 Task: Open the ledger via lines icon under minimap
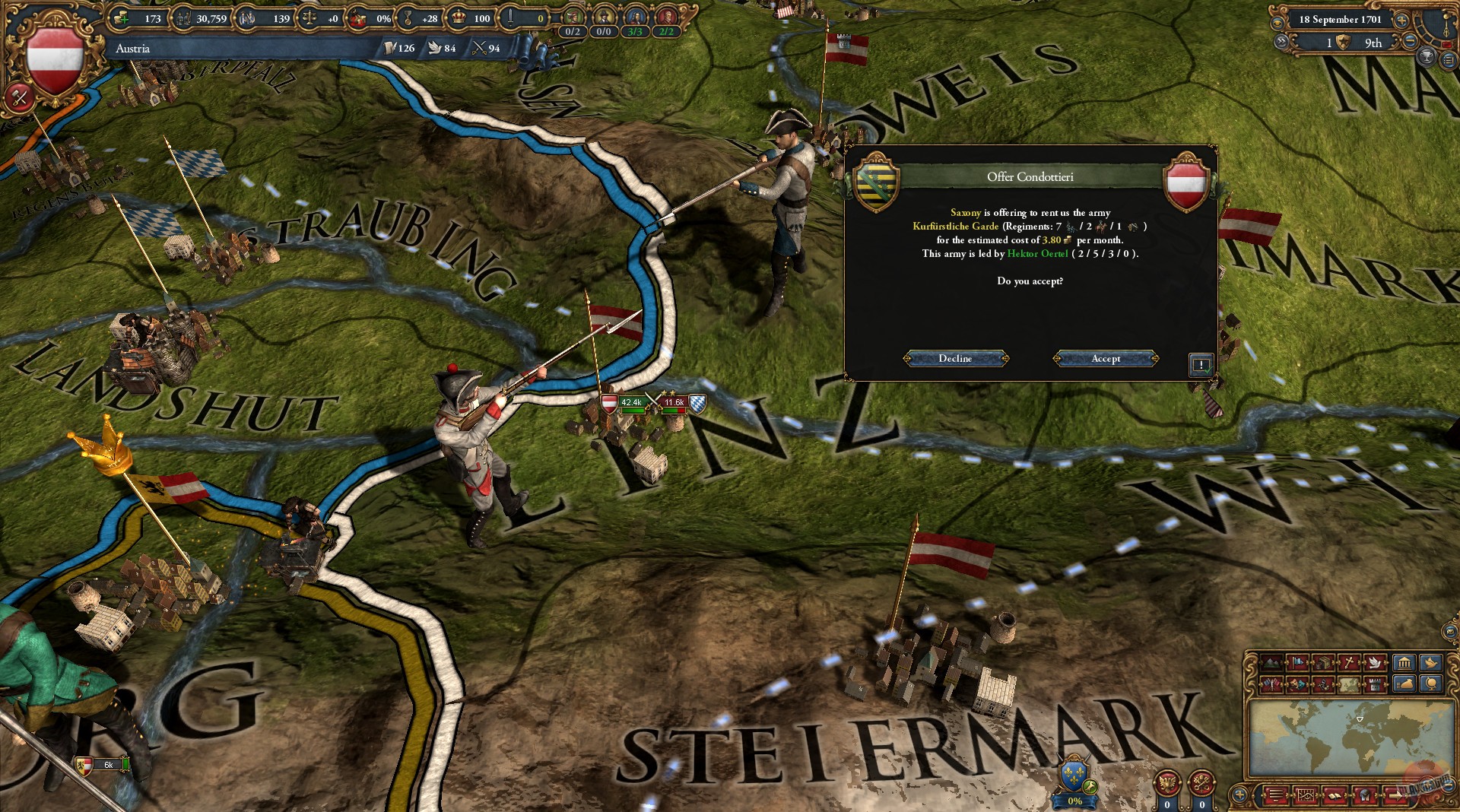[1276, 795]
